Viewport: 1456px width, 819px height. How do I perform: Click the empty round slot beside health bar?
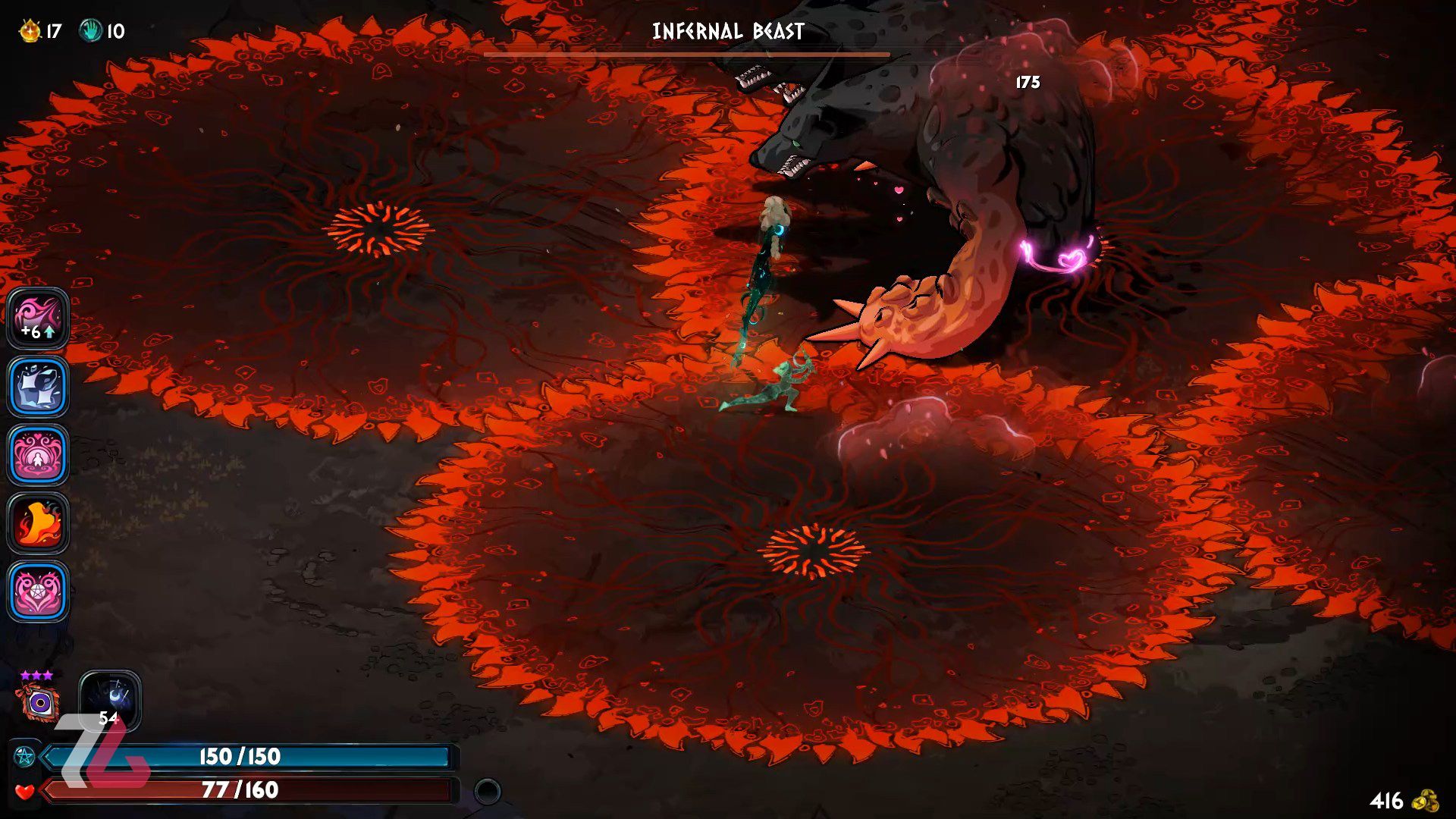click(488, 792)
